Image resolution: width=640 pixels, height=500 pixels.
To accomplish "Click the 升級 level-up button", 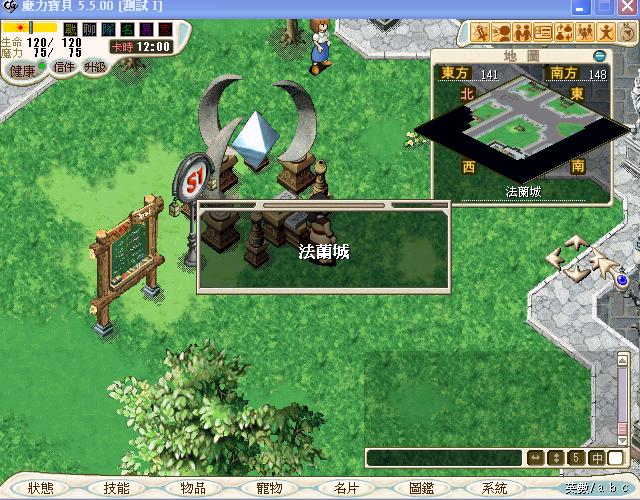I will click(x=96, y=67).
